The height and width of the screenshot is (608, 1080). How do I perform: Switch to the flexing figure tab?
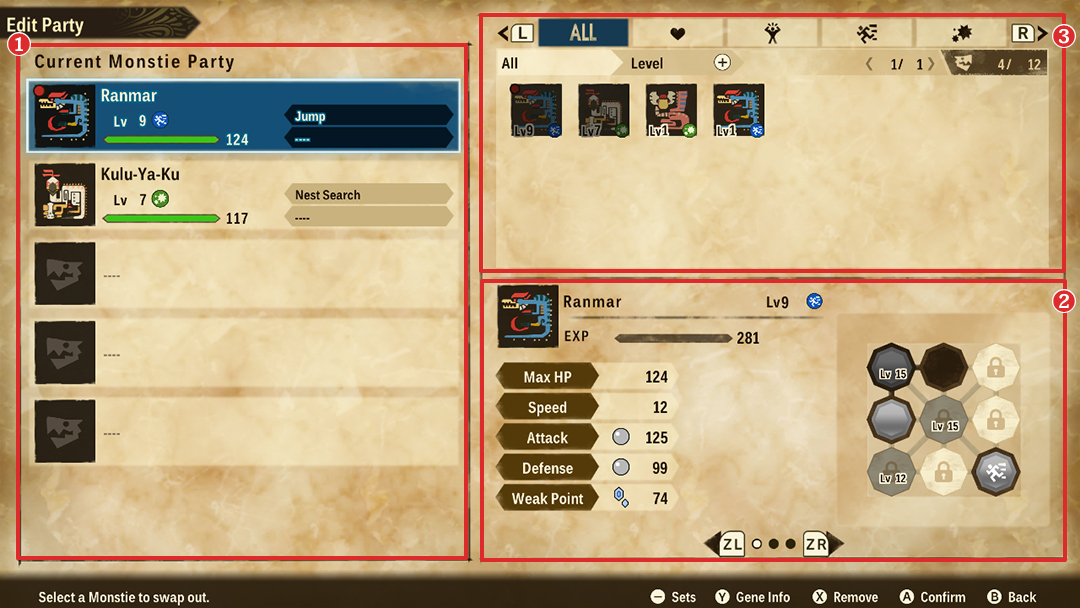click(772, 34)
